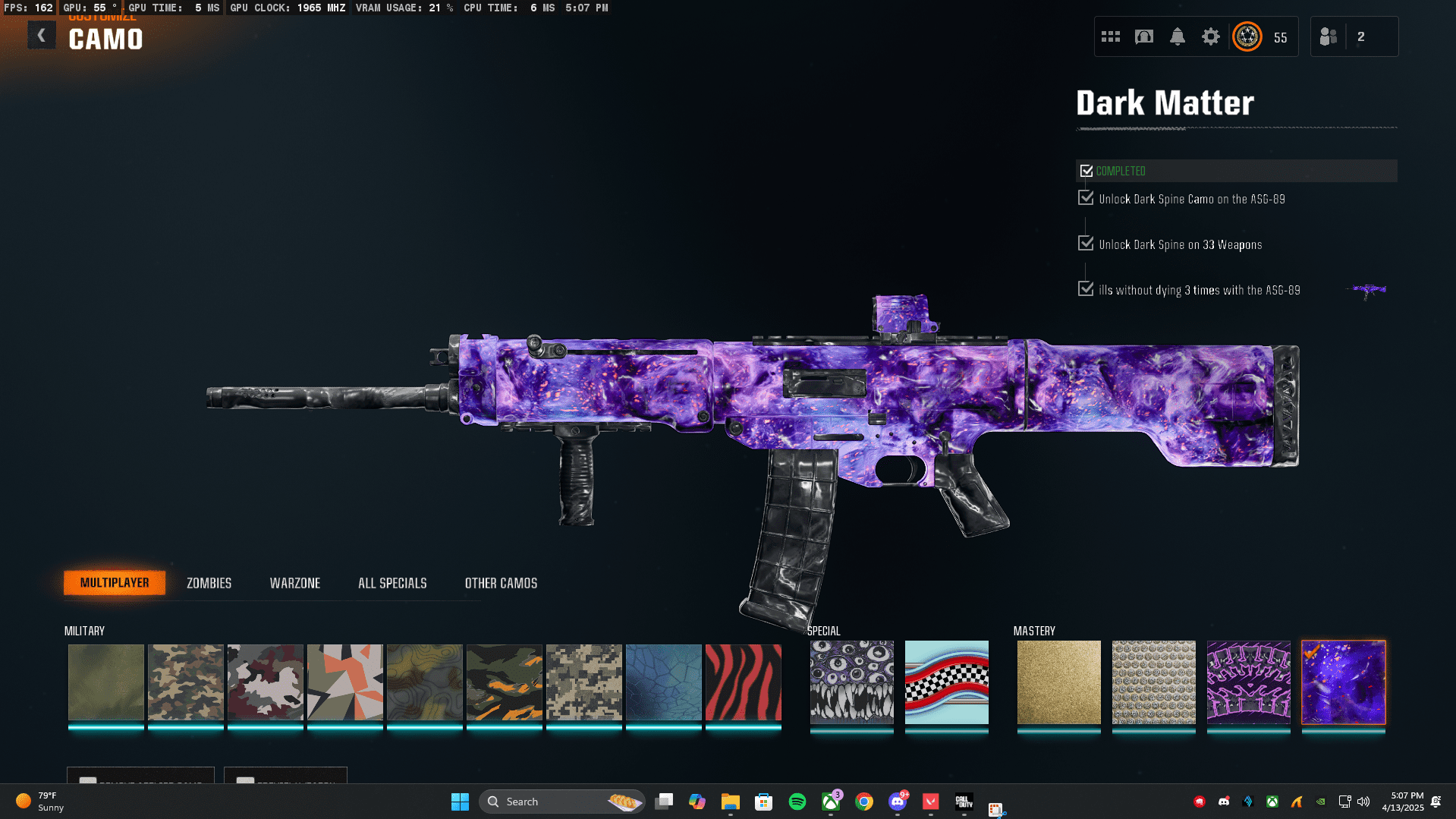The width and height of the screenshot is (1456, 819).
Task: Open Spotify from the Windows taskbar
Action: tap(797, 802)
